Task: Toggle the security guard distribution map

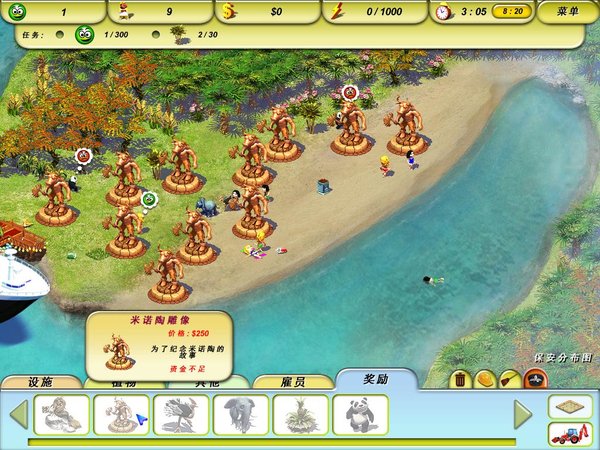Action: point(535,379)
